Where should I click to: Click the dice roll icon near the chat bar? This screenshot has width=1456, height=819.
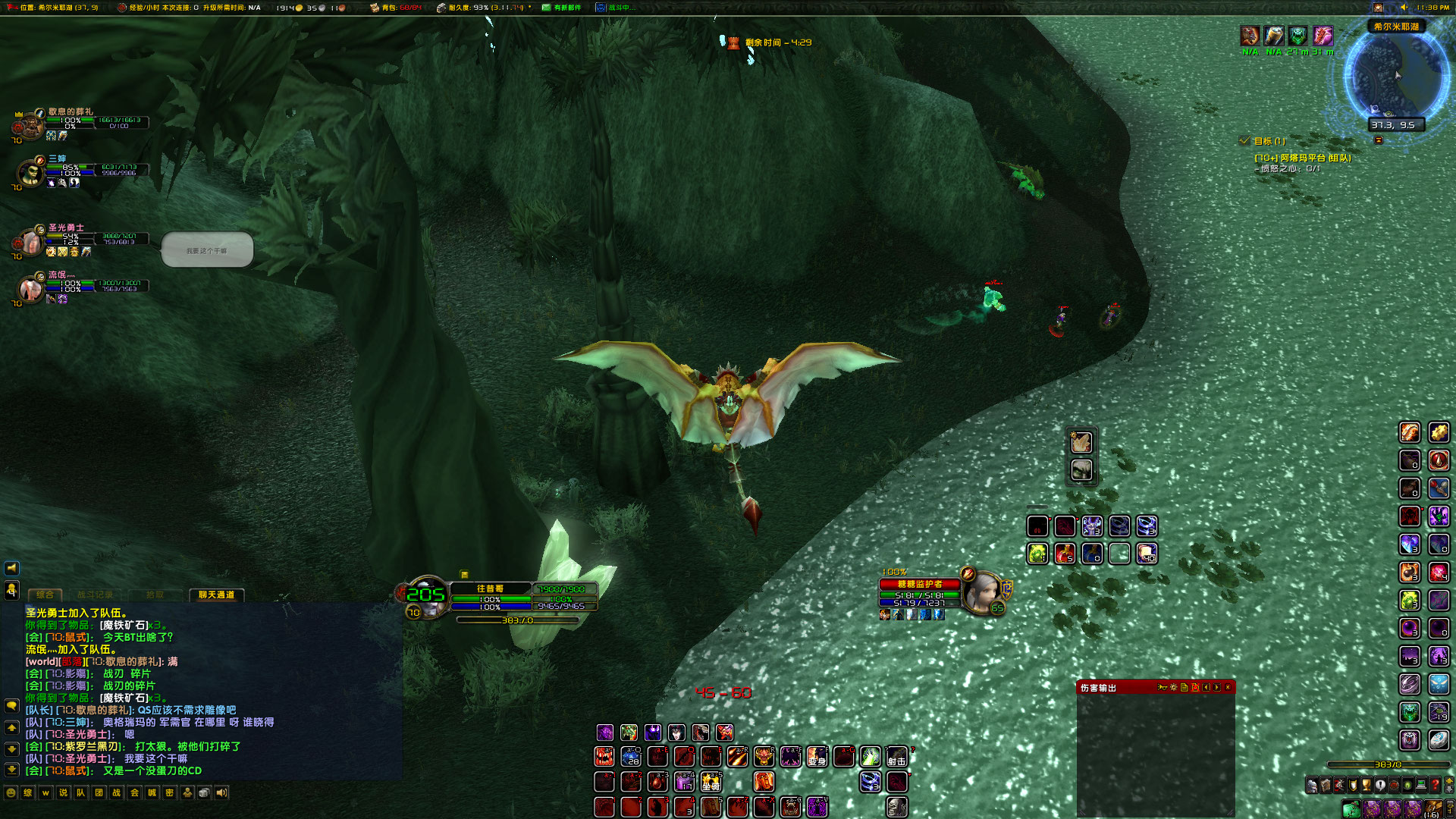pos(203,793)
